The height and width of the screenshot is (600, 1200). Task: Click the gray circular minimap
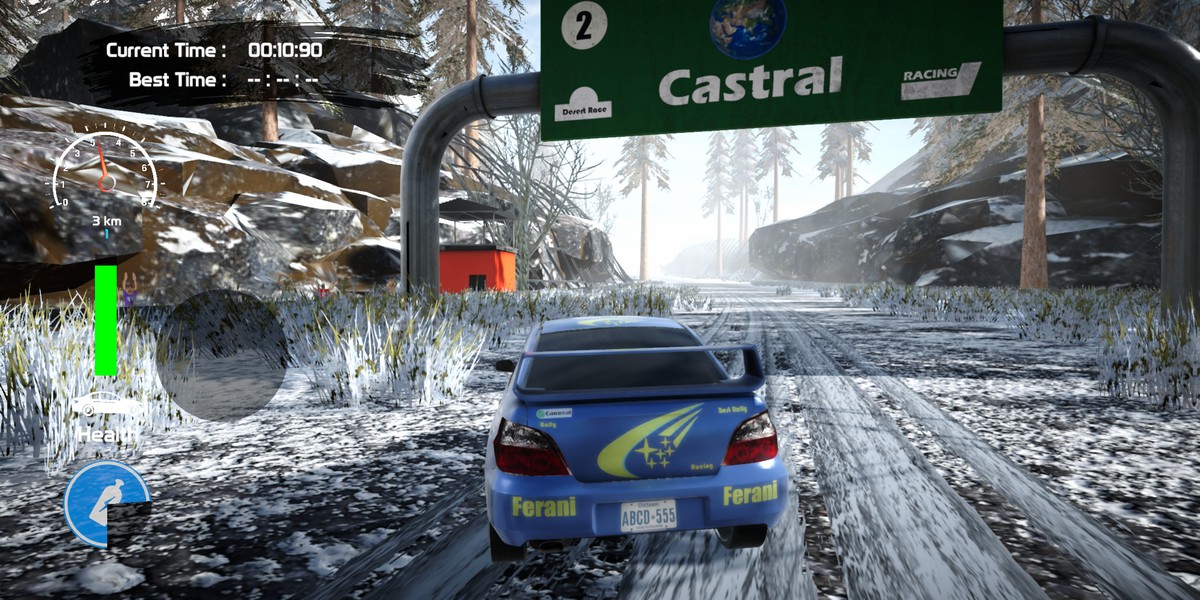(x=222, y=355)
